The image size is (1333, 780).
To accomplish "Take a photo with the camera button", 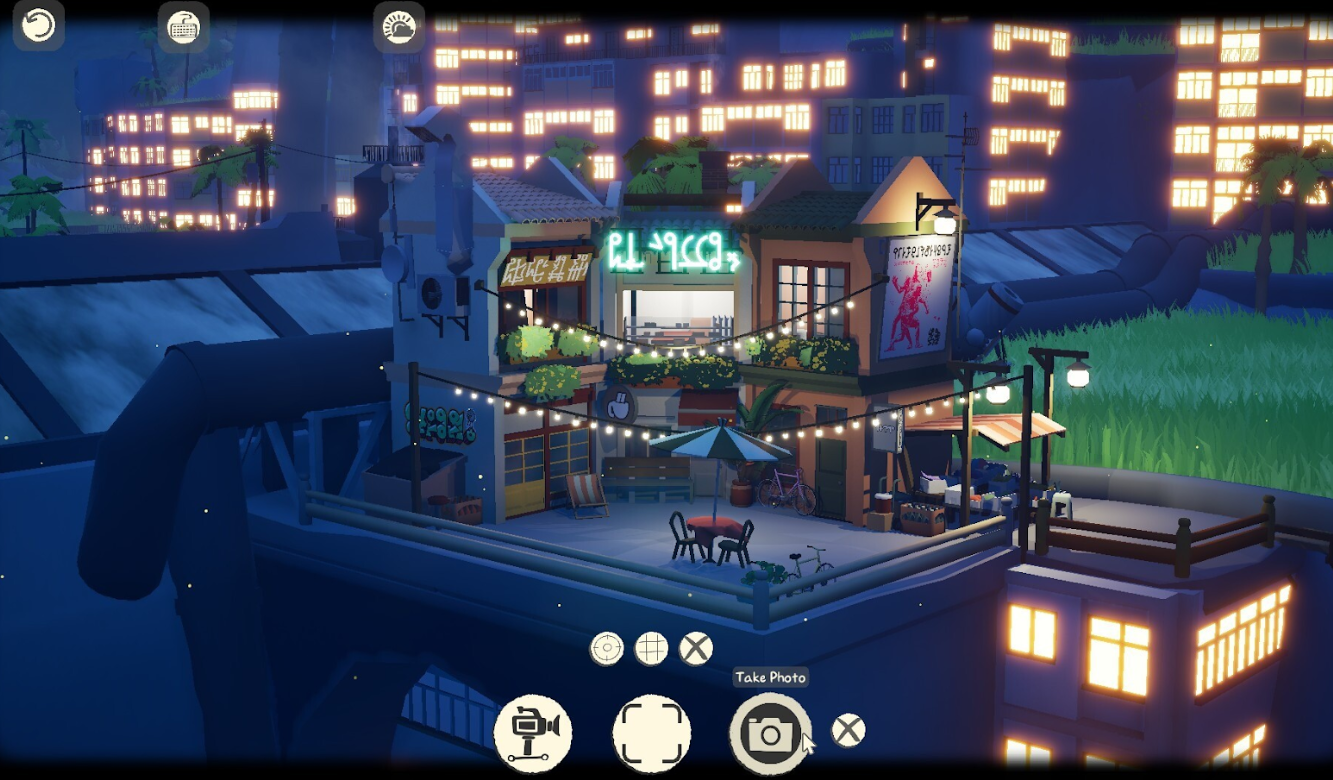I will point(769,734).
